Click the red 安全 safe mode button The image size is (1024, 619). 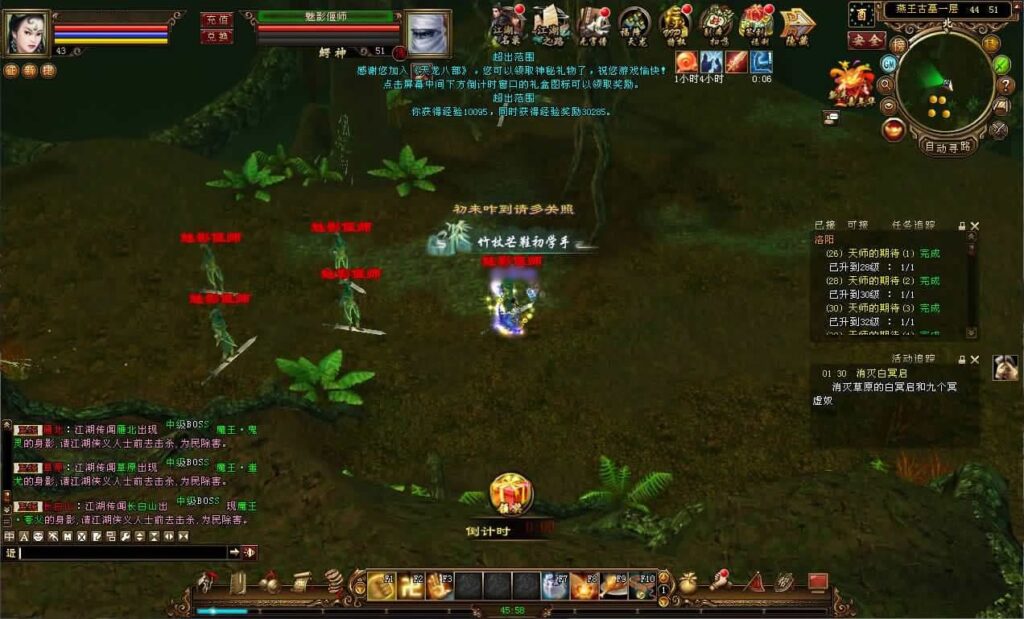(866, 40)
